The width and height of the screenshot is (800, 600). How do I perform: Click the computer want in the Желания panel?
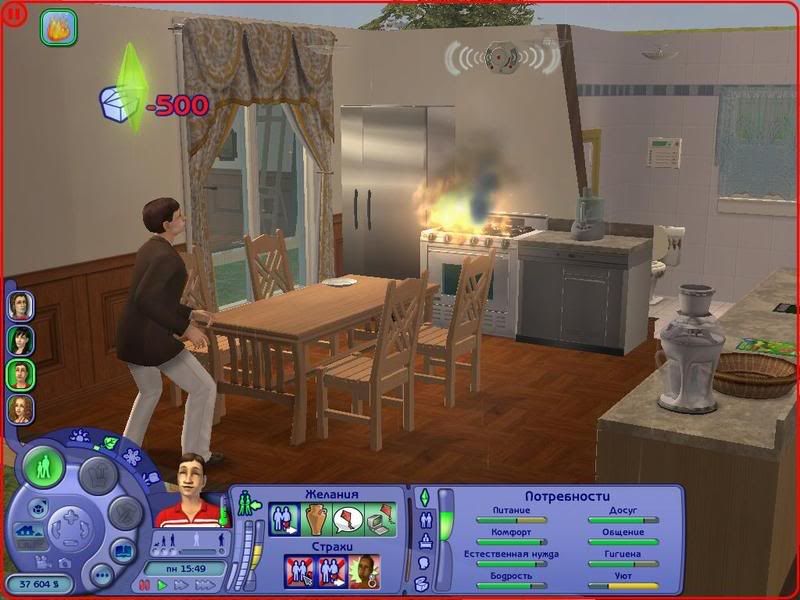379,520
